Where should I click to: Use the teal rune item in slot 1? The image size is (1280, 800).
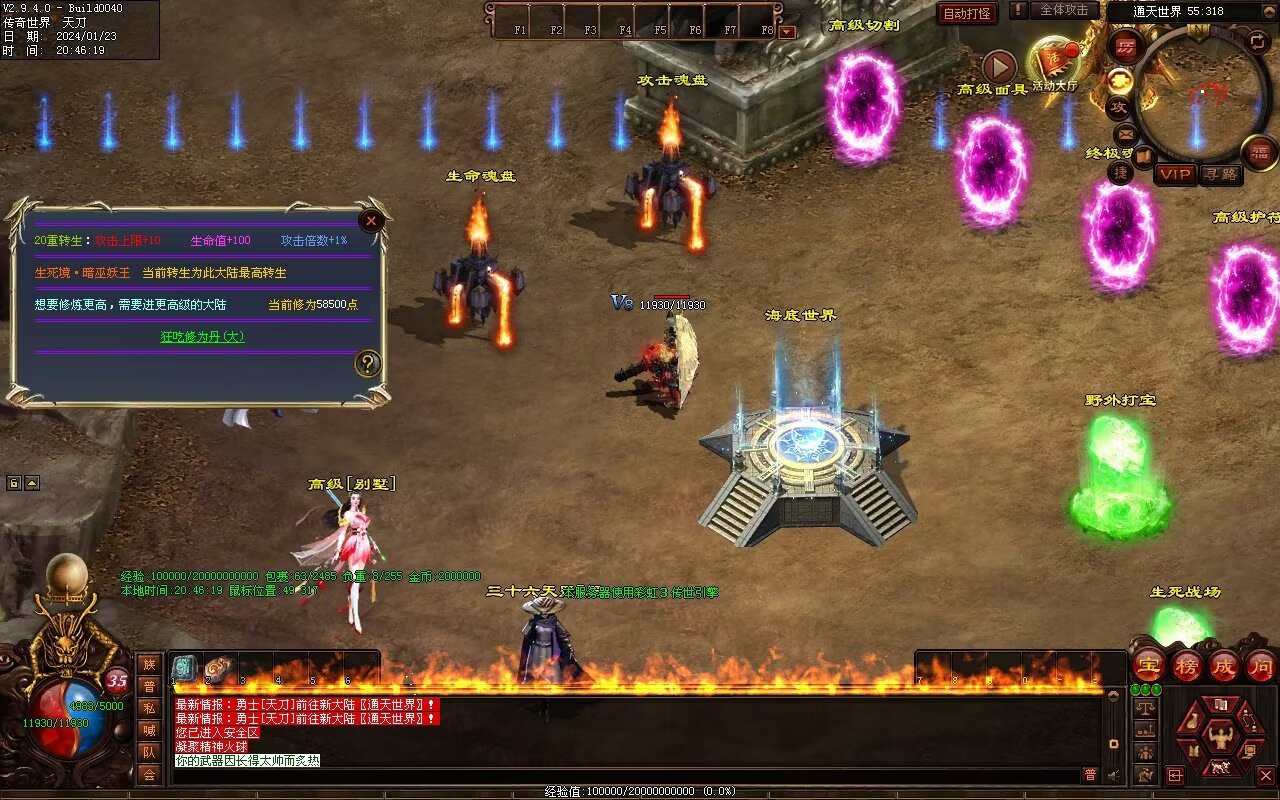click(184, 668)
